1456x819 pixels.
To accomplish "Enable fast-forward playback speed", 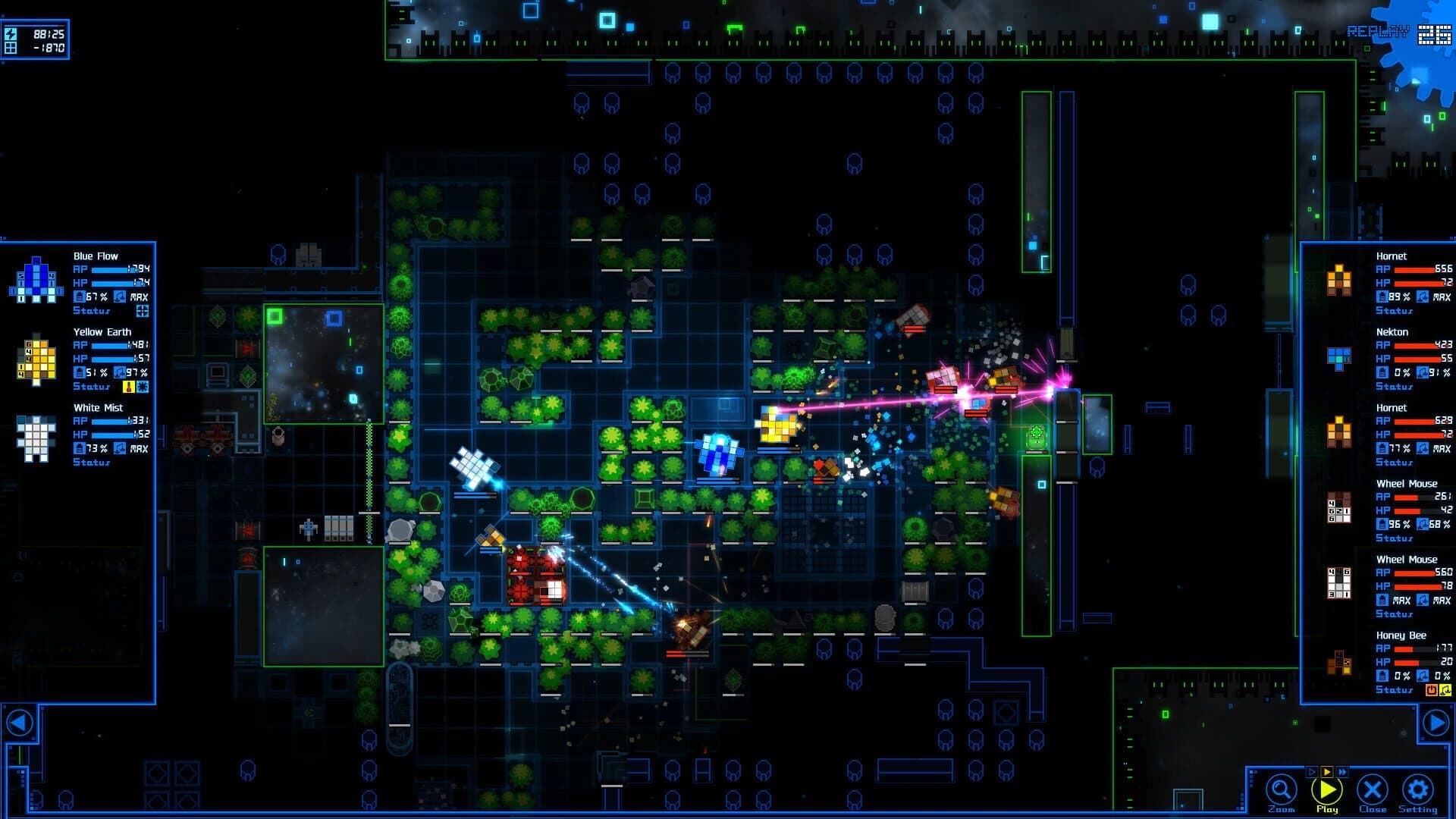I will tap(1343, 771).
